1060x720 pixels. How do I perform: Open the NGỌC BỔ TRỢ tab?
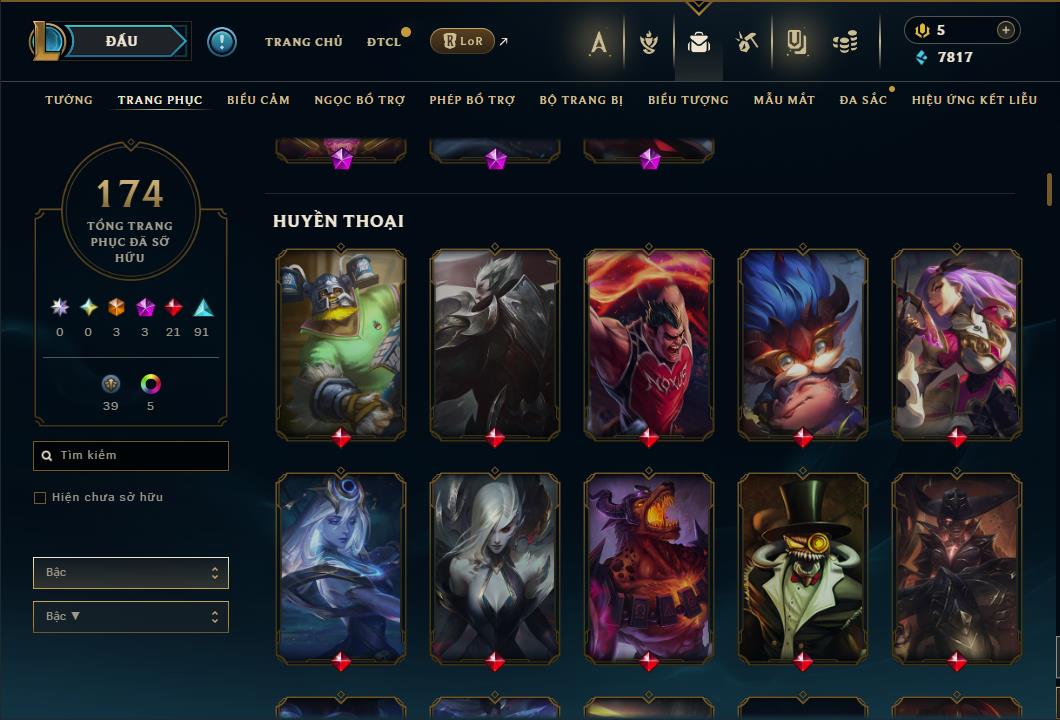pos(359,100)
